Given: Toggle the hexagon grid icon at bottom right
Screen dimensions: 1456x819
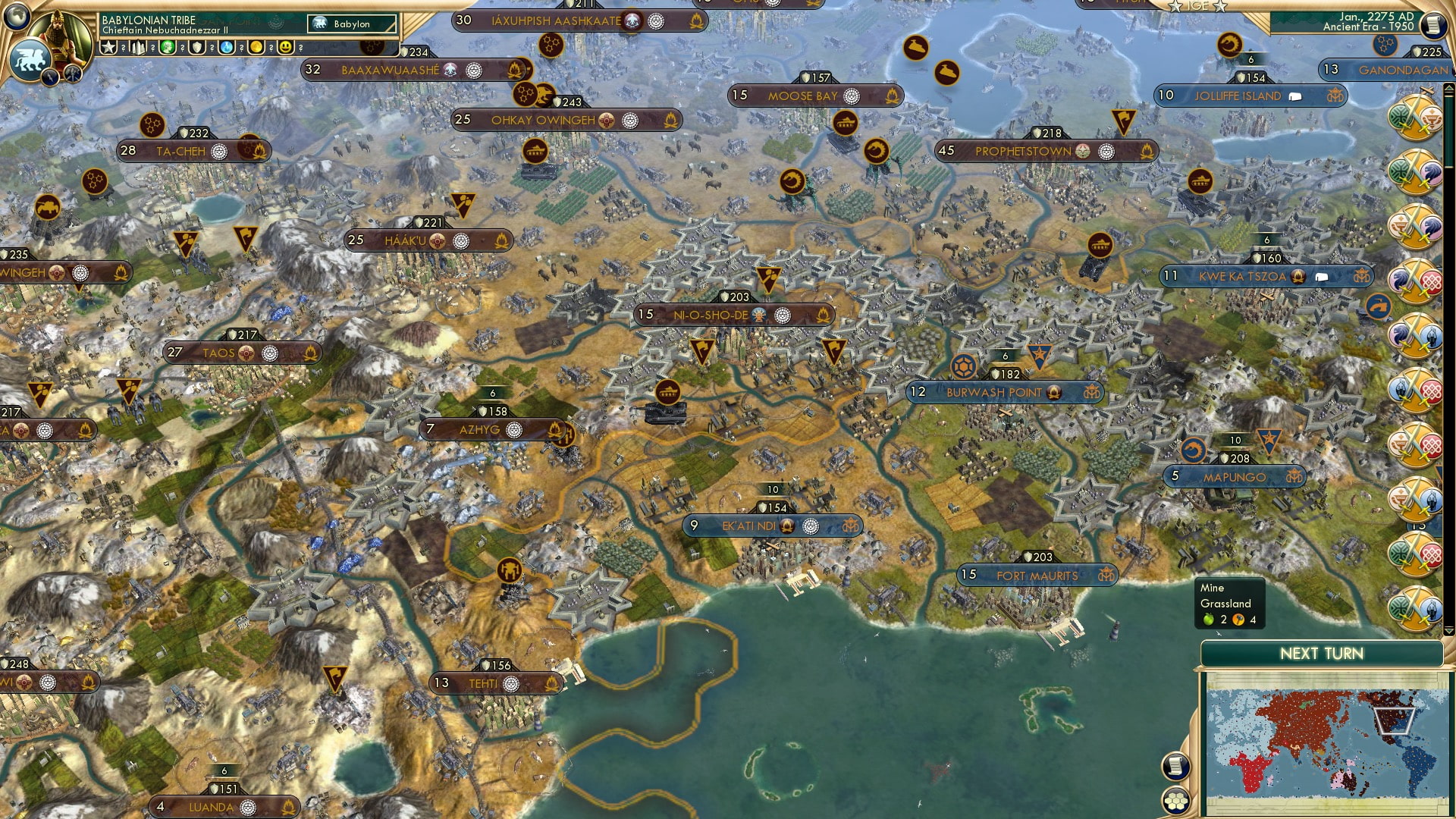Looking at the screenshot, I should click(x=1176, y=801).
